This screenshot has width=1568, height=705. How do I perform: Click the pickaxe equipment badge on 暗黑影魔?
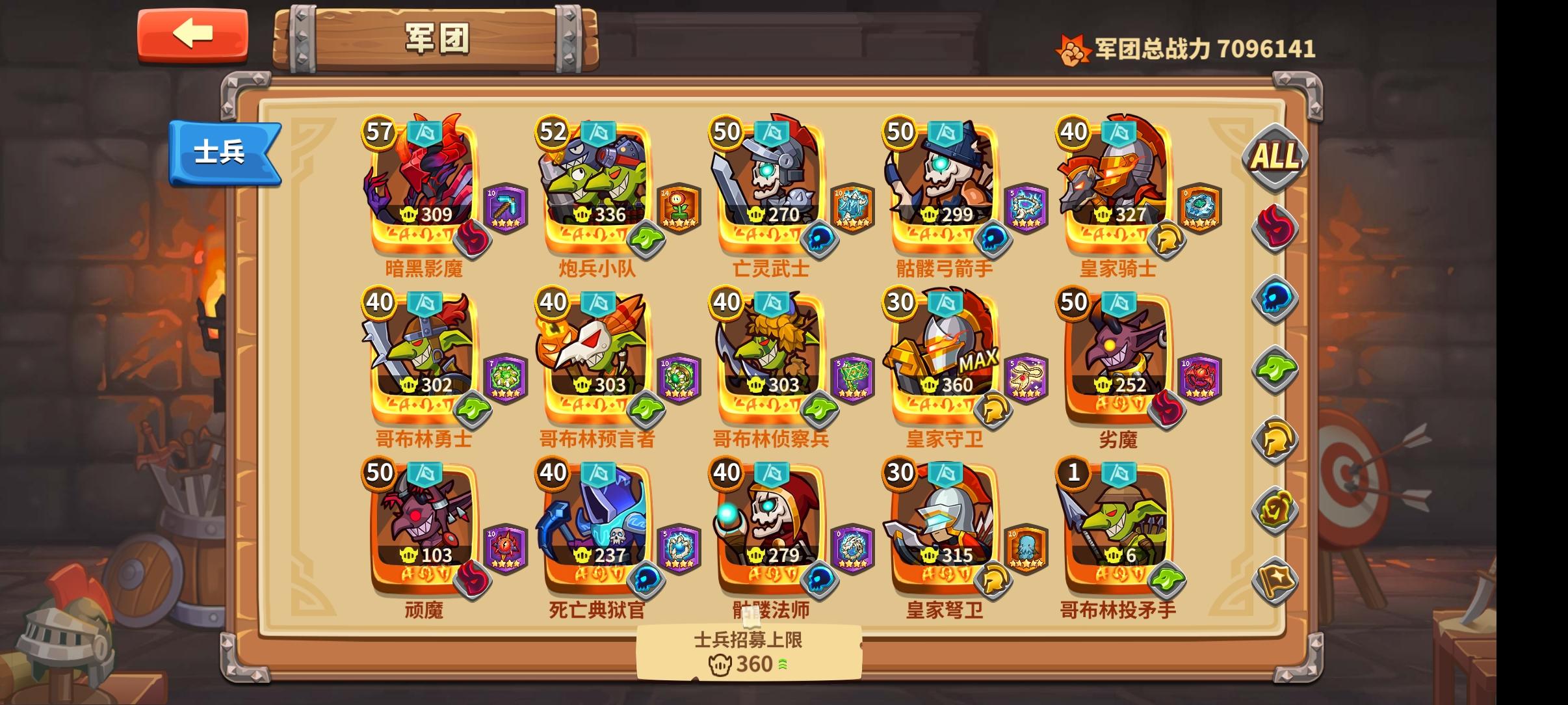tap(506, 207)
